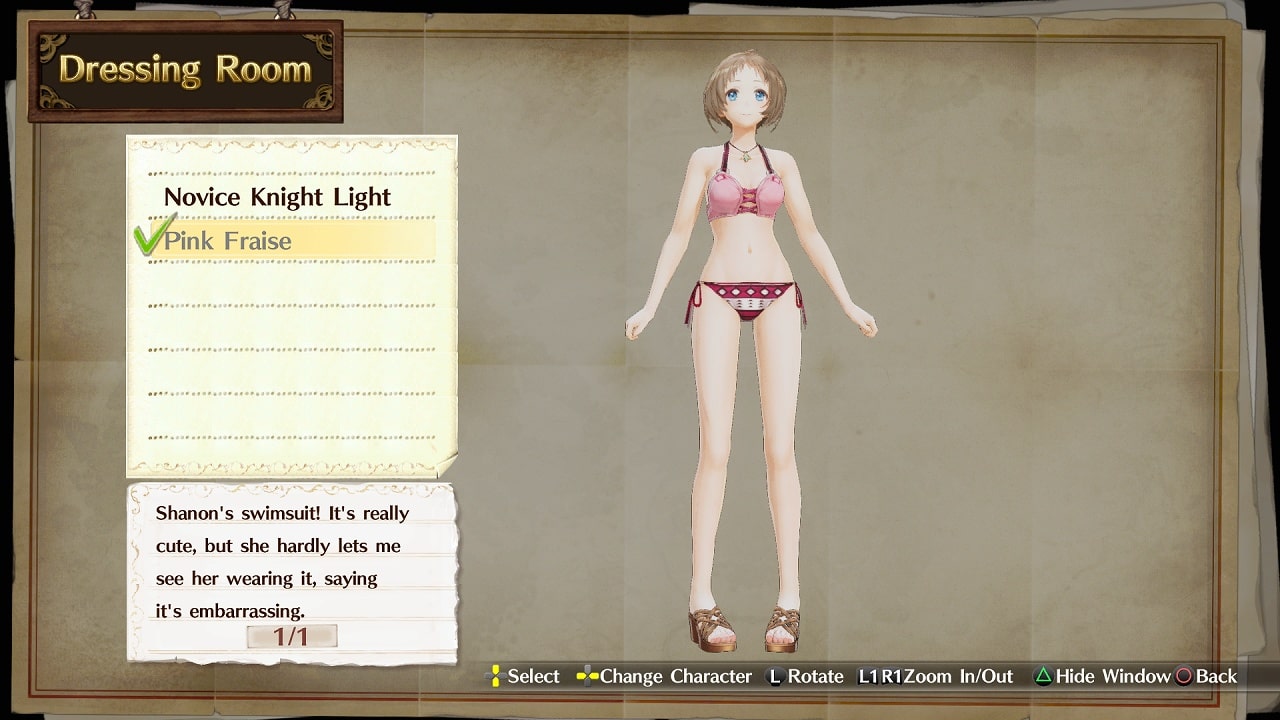Select the Pink Fraise list entry
Image resolution: width=1280 pixels, height=720 pixels.
click(x=240, y=240)
